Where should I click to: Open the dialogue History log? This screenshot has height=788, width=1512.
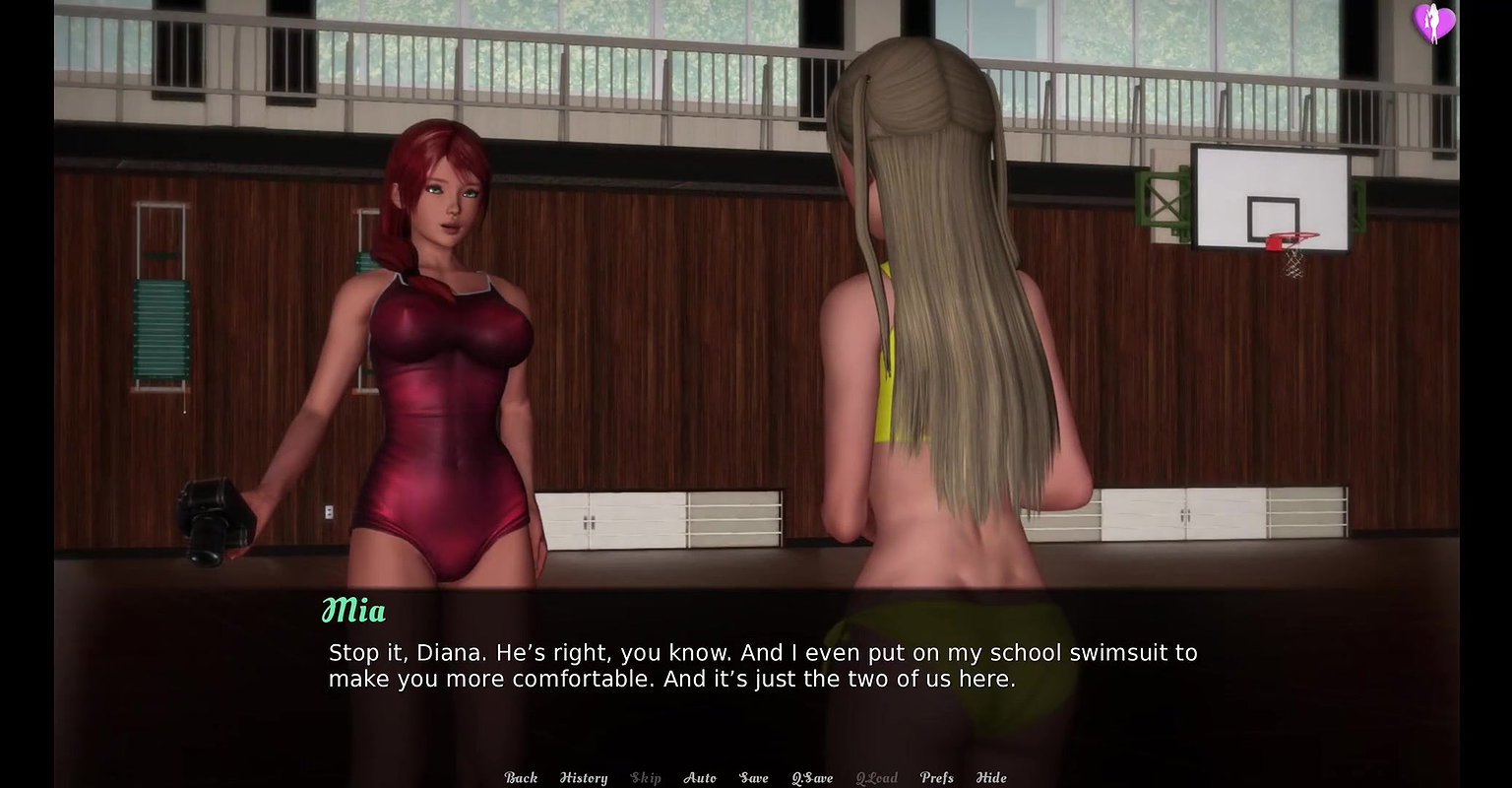tap(584, 777)
